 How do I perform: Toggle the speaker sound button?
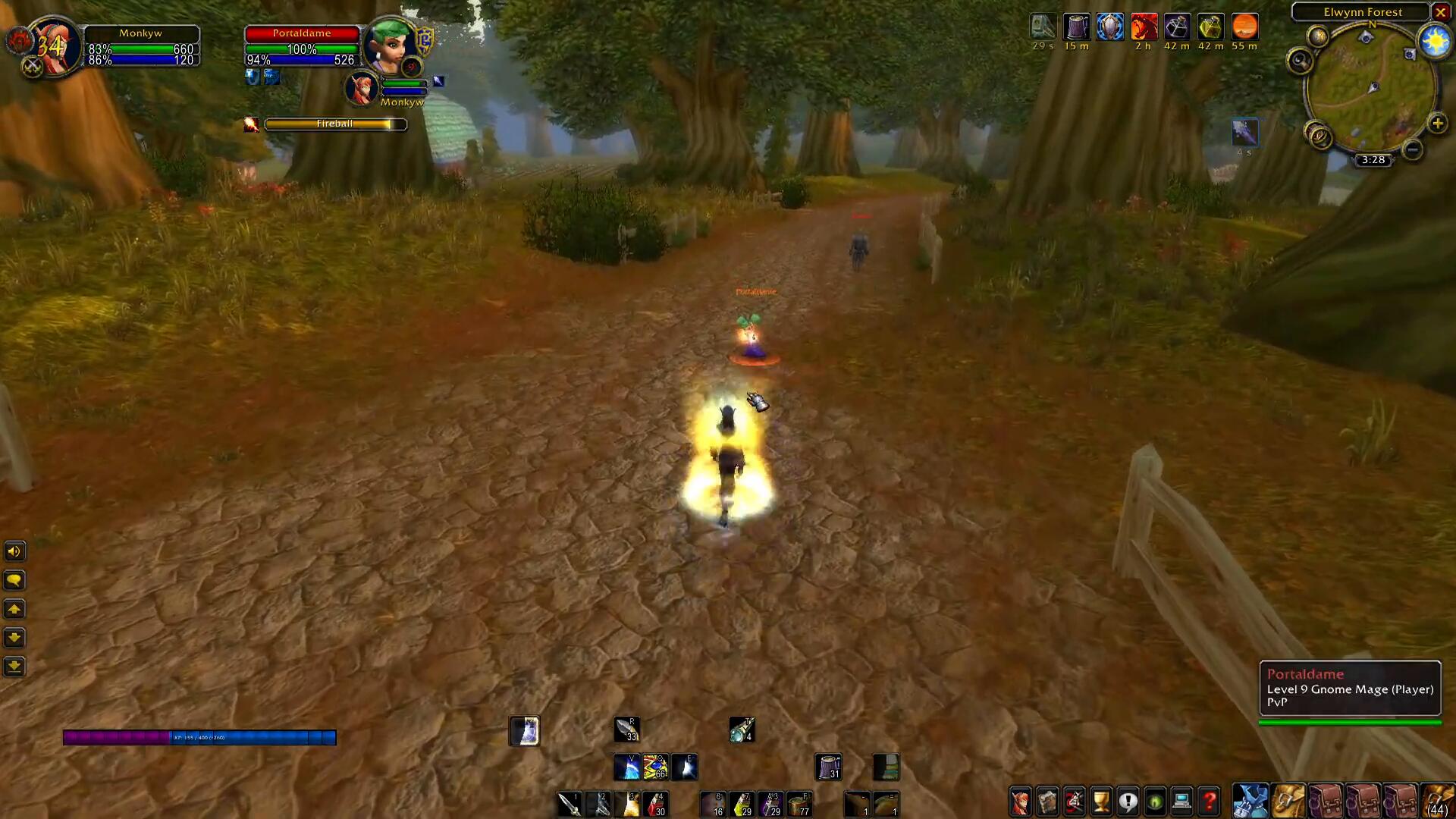(14, 551)
